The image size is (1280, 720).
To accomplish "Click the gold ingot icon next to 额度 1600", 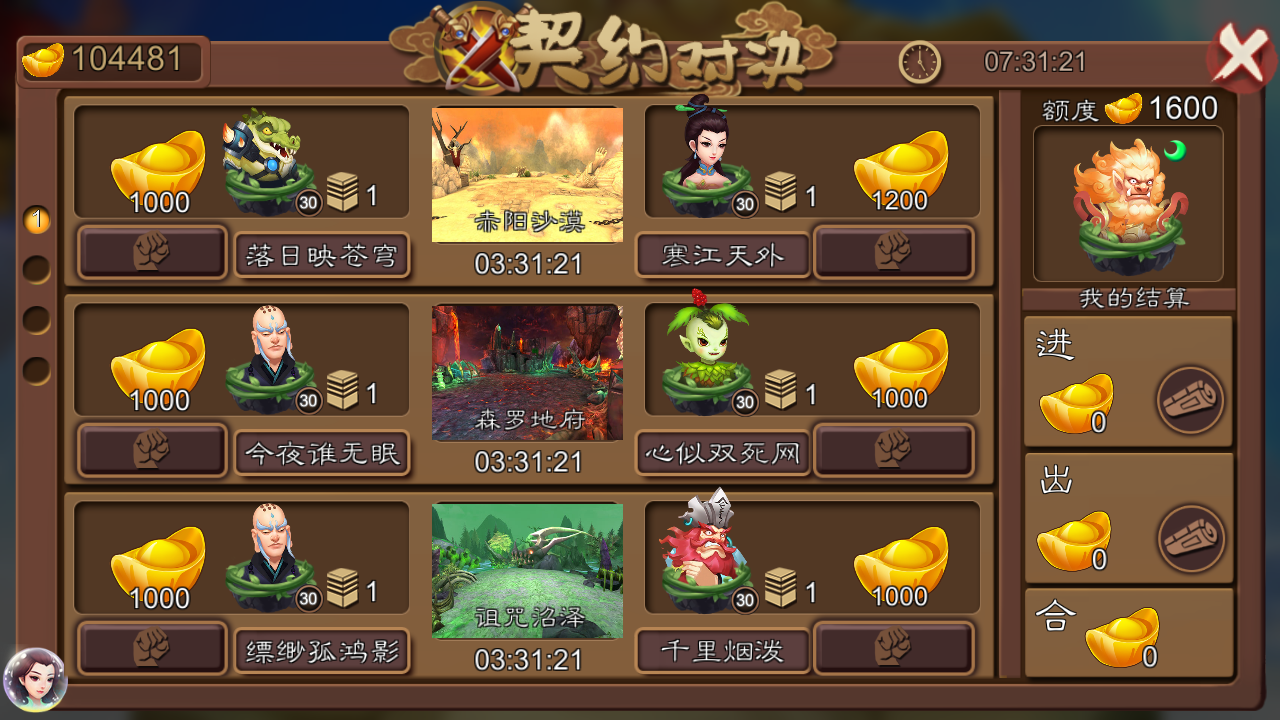I will [x=1126, y=110].
